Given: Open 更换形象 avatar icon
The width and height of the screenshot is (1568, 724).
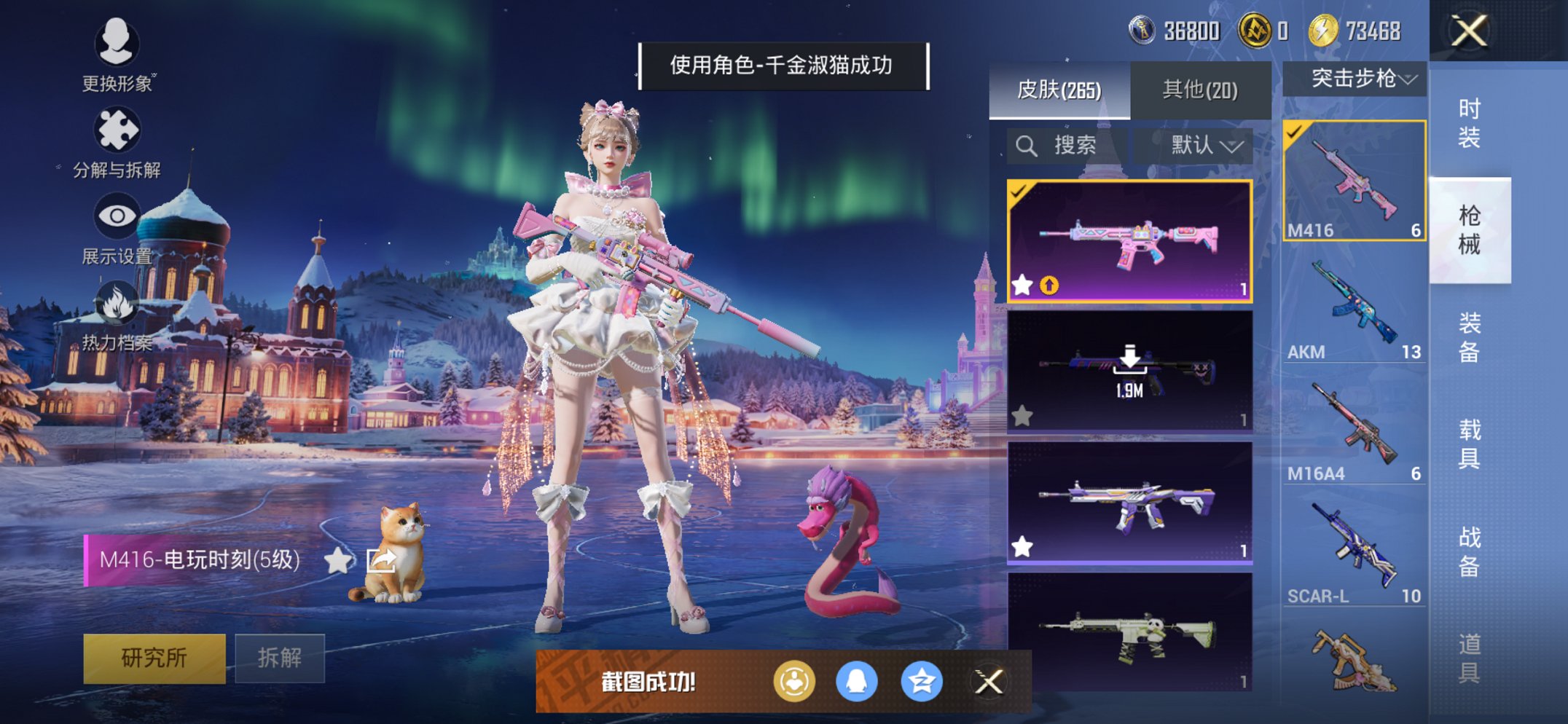Looking at the screenshot, I should click(119, 44).
